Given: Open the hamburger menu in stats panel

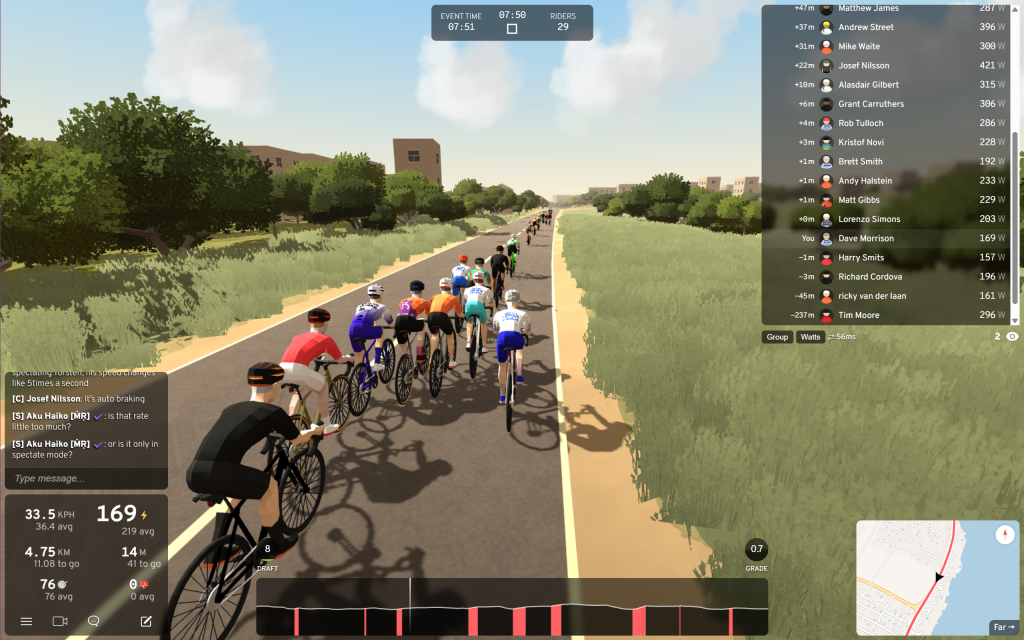Looking at the screenshot, I should [26, 621].
